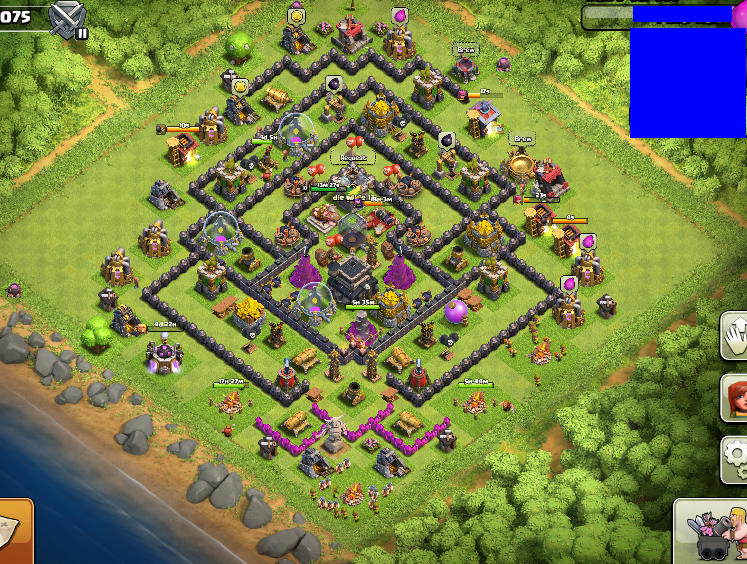Click the red-haired character portrait button

click(x=735, y=398)
